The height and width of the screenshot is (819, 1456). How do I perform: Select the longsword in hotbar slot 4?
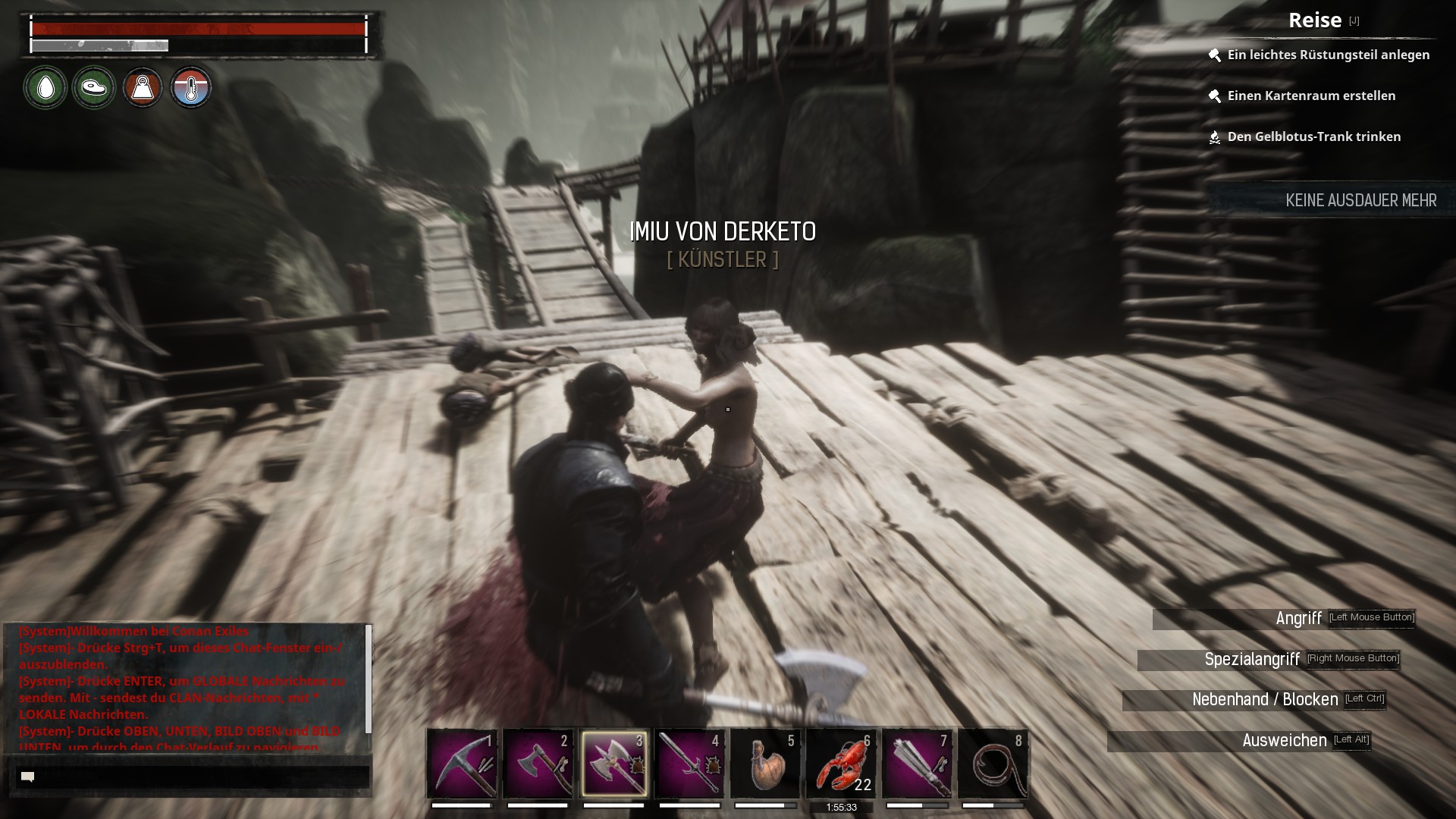689,763
